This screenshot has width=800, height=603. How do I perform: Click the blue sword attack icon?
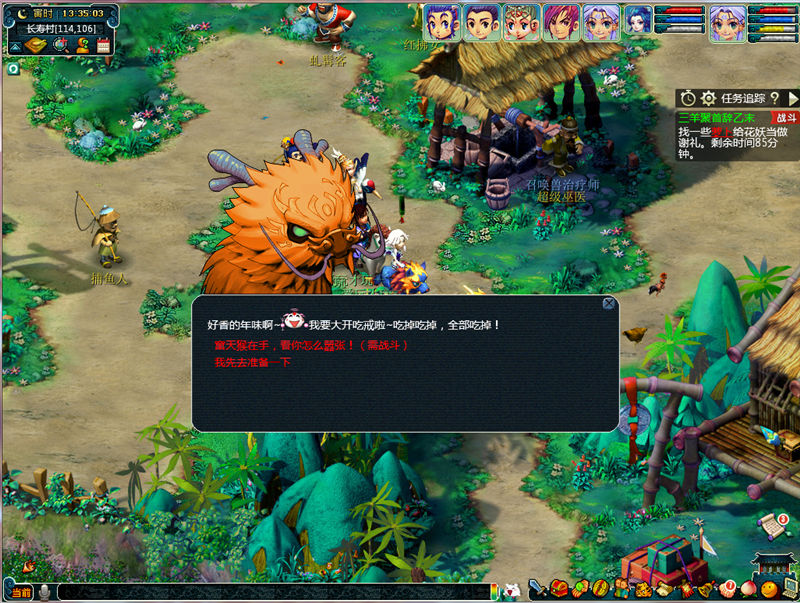[537, 589]
